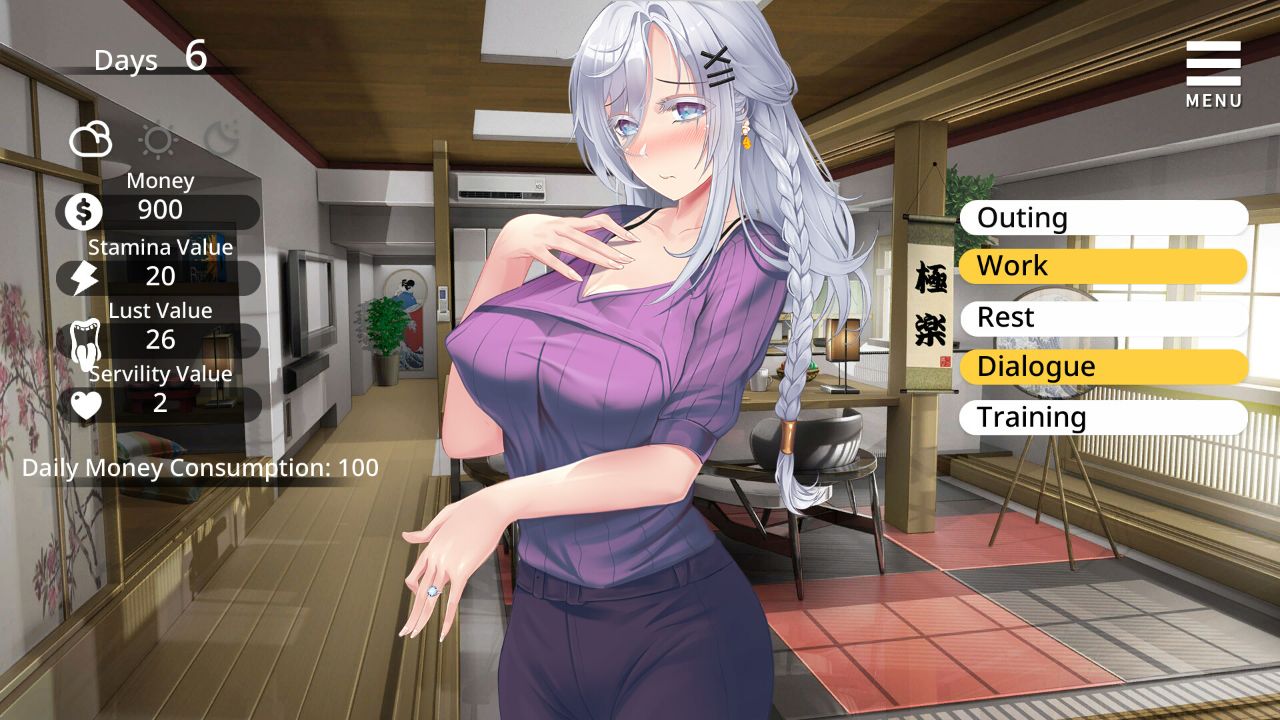The image size is (1280, 720).
Task: Select the sun daytime icon
Action: [158, 140]
